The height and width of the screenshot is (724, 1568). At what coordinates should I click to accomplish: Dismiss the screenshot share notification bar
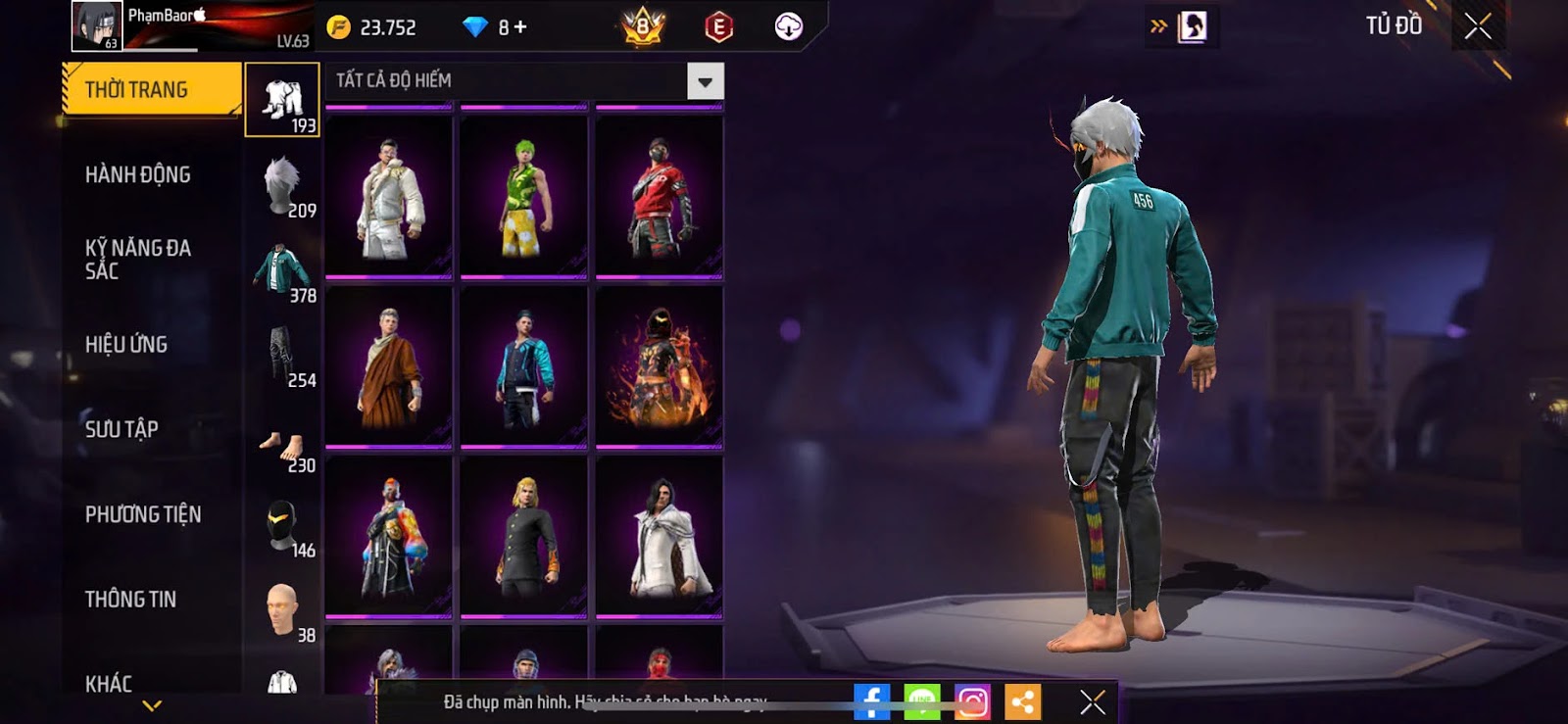tap(1092, 702)
